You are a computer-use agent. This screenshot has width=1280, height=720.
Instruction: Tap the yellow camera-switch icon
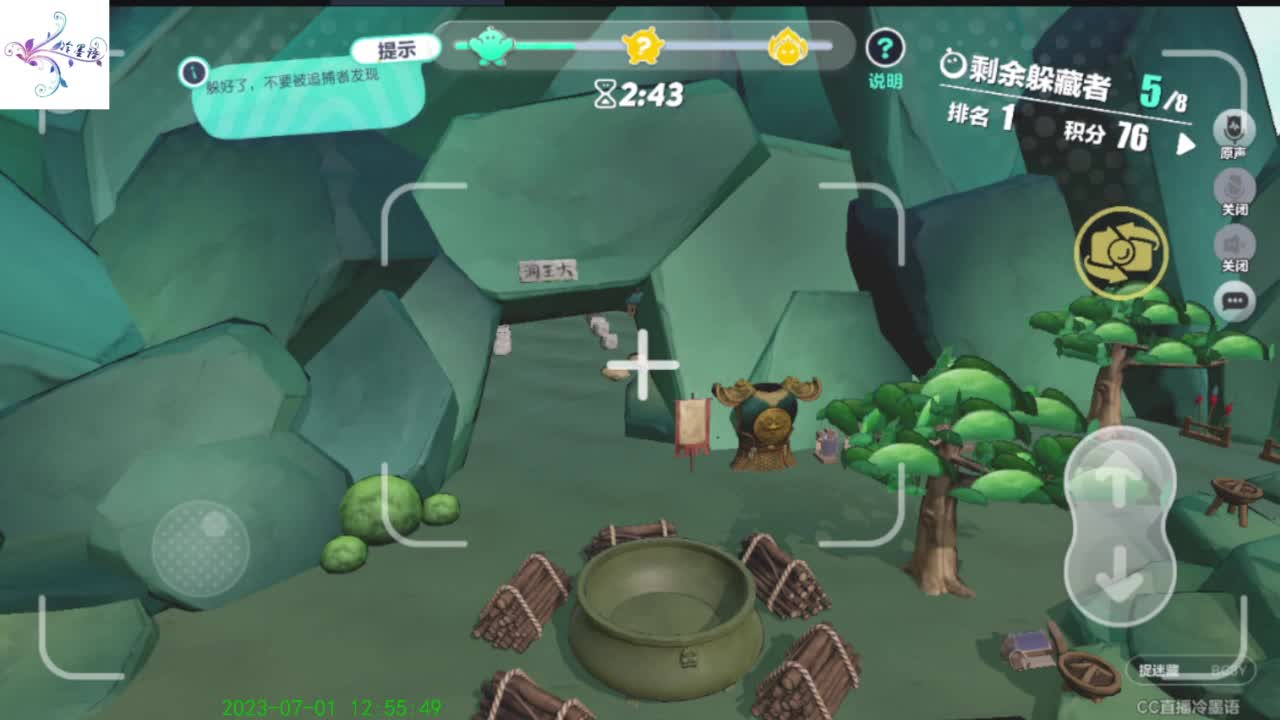1121,254
